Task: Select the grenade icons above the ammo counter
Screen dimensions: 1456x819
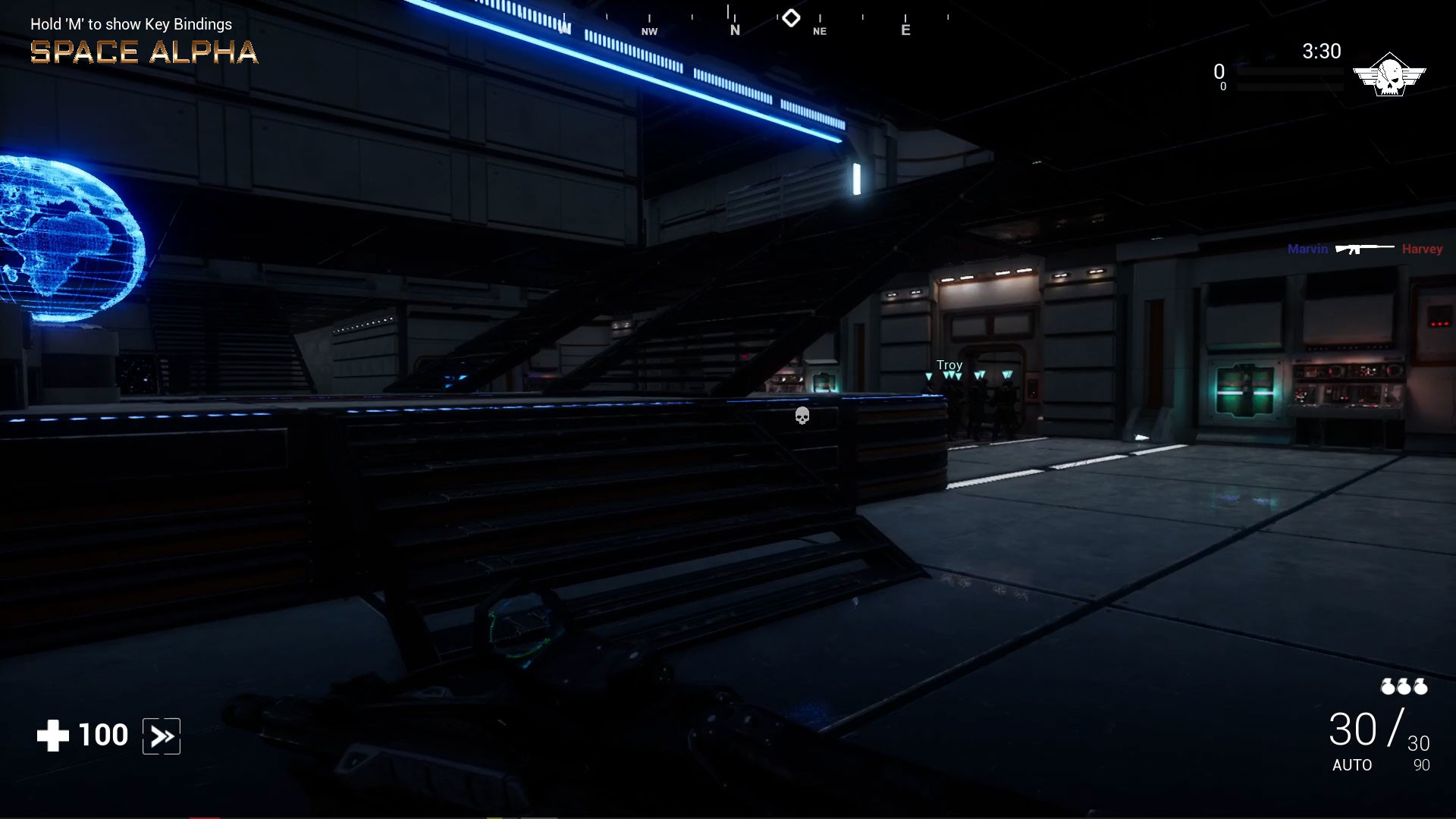Action: click(1401, 687)
